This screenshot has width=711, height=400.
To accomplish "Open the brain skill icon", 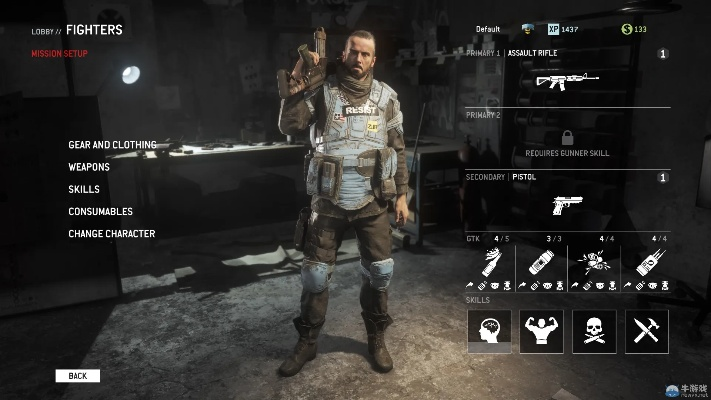I will pyautogui.click(x=490, y=331).
